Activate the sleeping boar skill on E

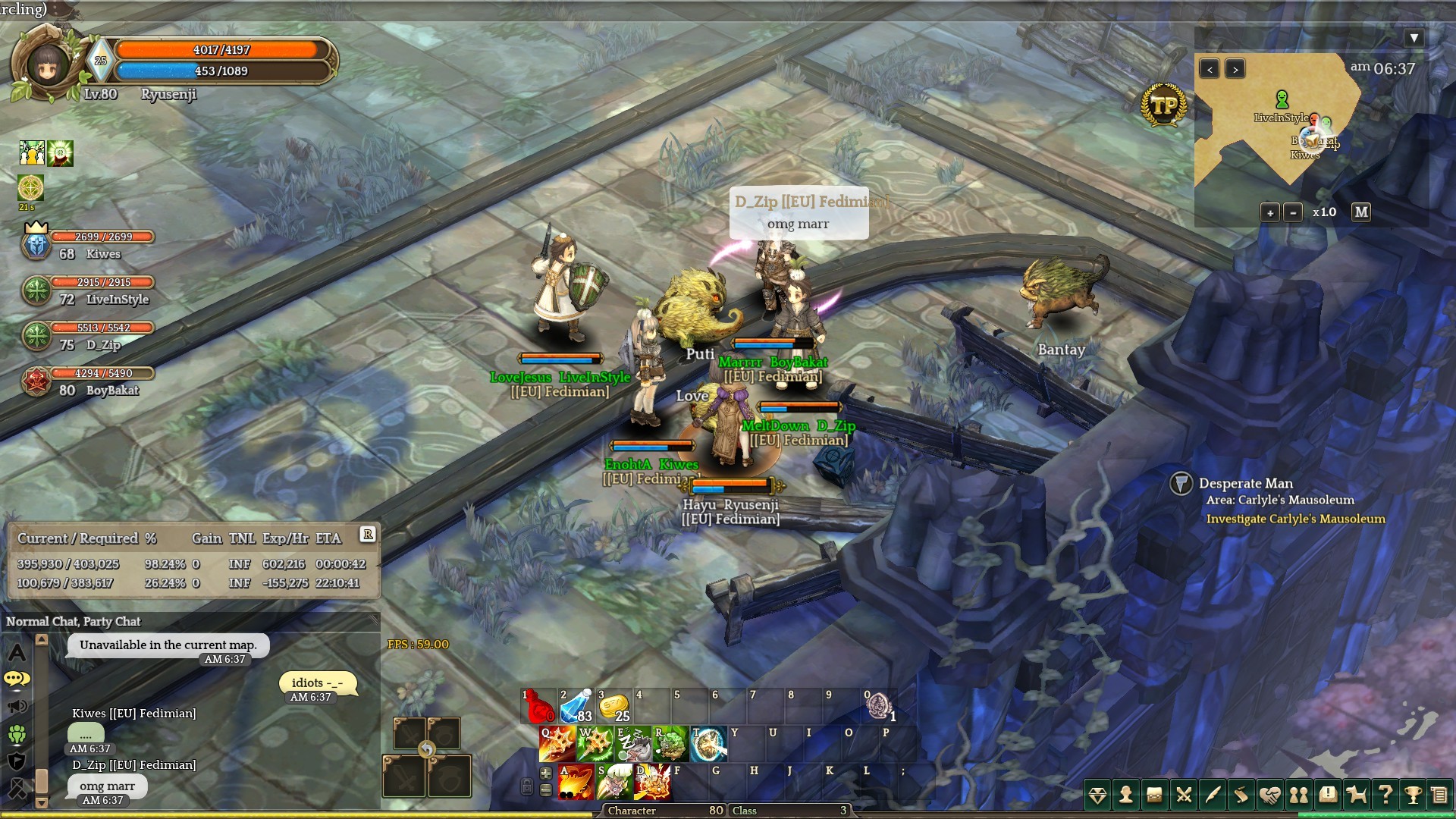click(x=632, y=744)
